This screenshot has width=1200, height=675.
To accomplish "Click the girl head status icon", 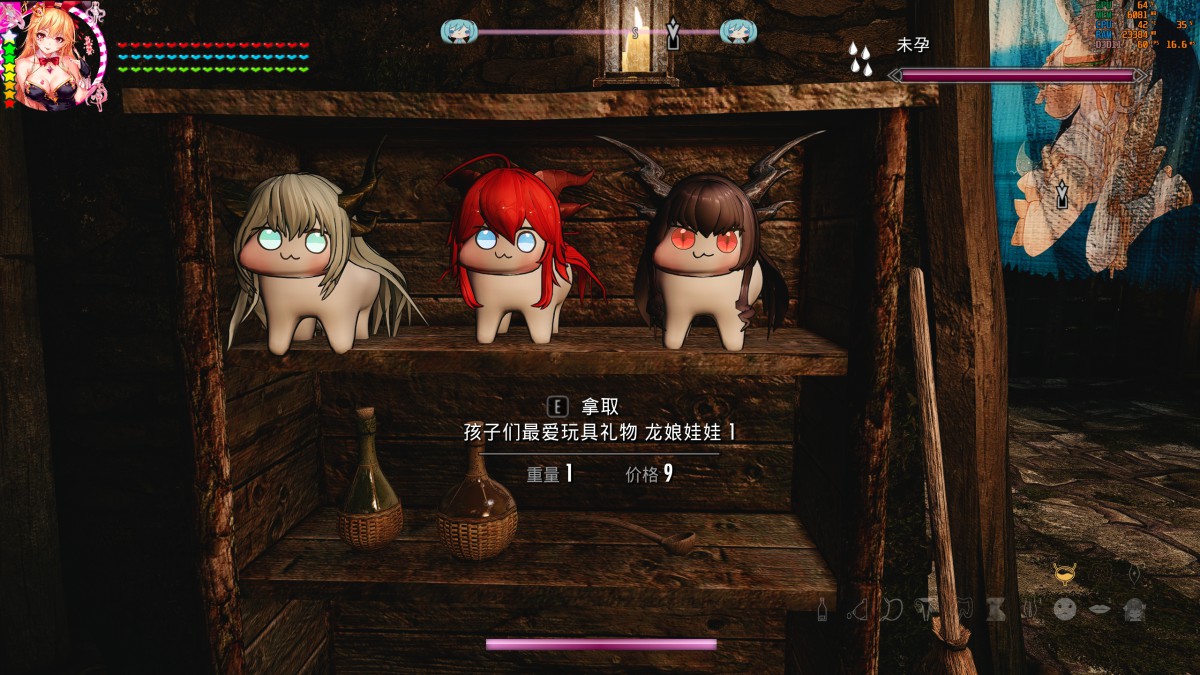I will pos(1134,608).
